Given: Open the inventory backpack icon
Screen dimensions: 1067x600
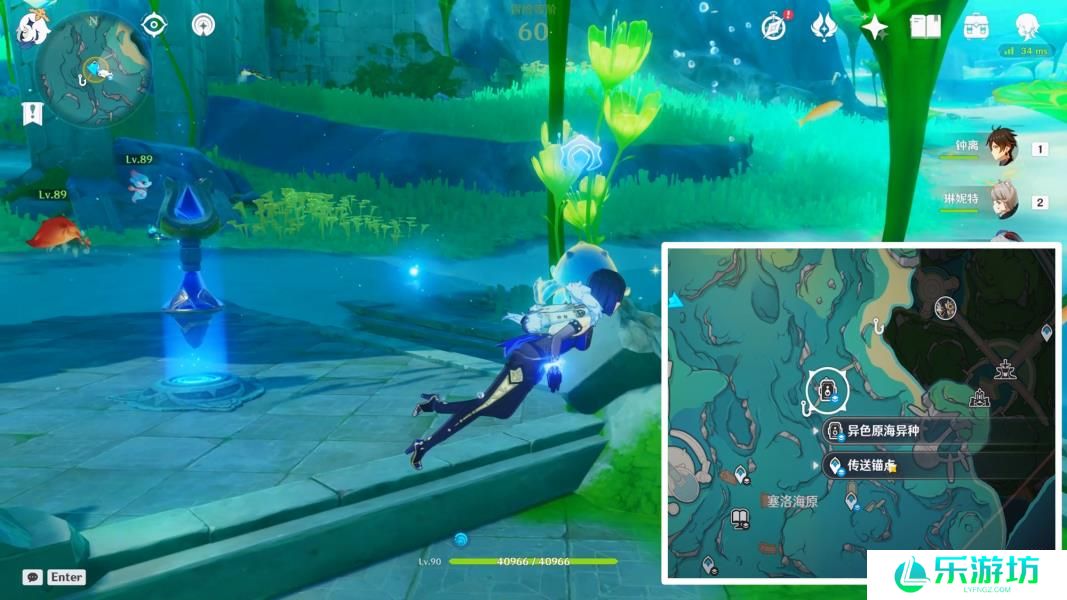Looking at the screenshot, I should tap(977, 27).
